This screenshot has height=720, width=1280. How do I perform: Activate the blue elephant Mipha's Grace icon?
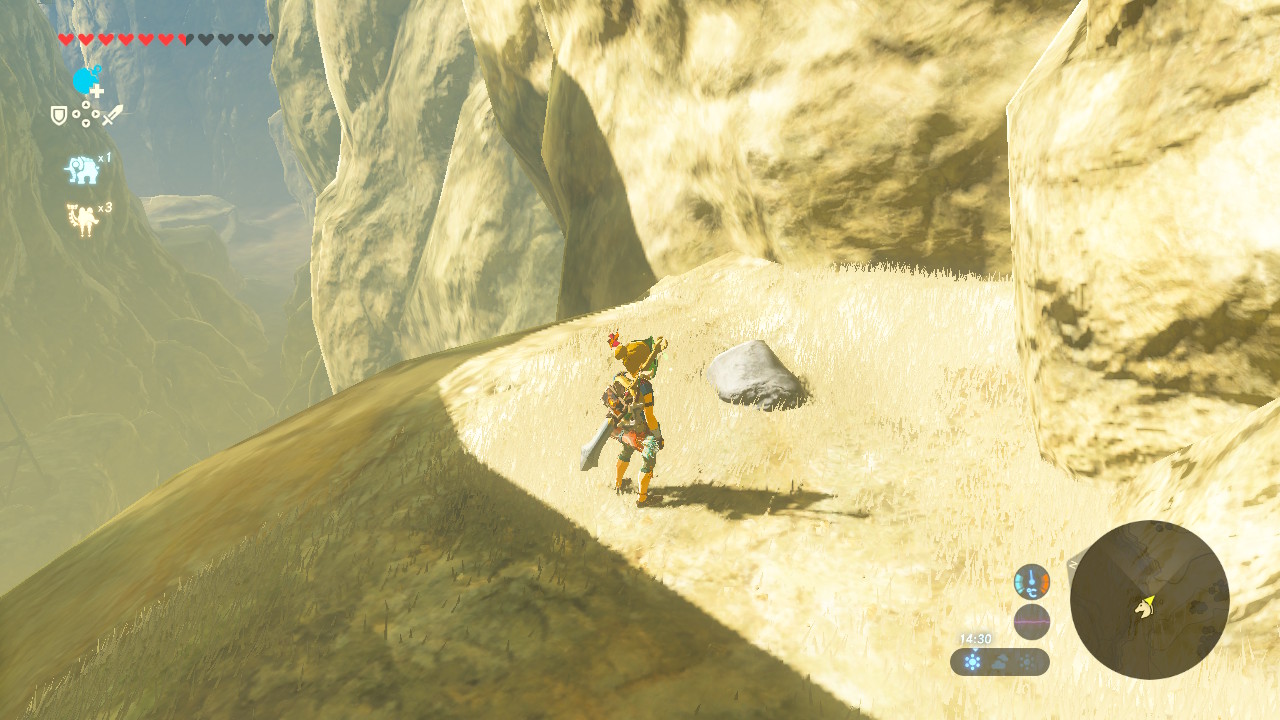(82, 170)
